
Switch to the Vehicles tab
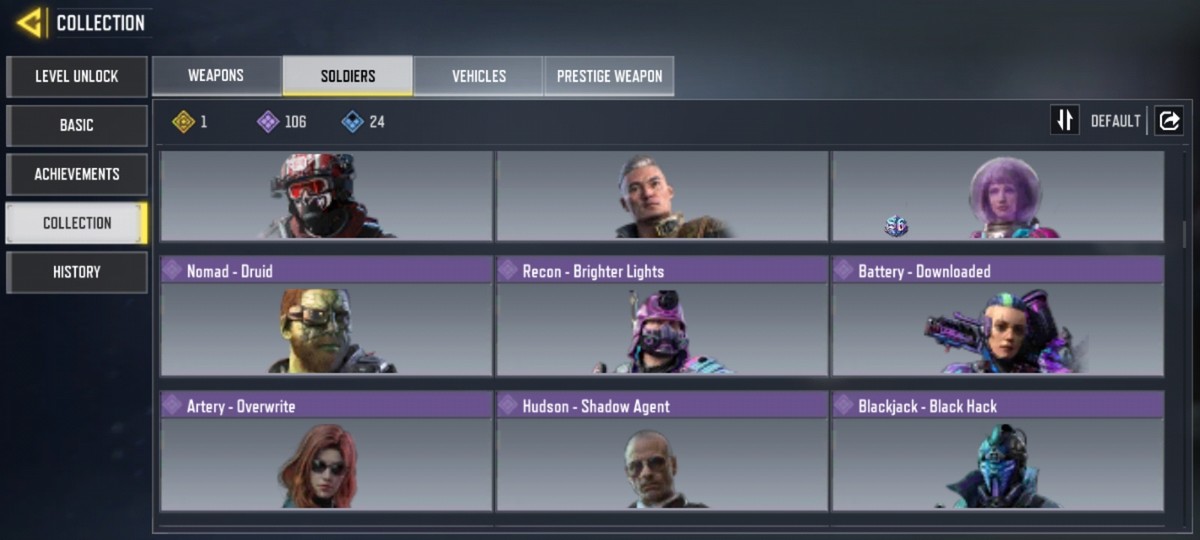(479, 76)
